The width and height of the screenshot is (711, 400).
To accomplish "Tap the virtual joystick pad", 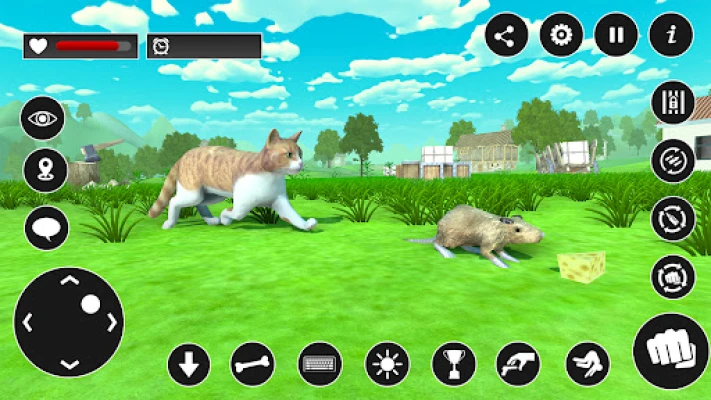I will pyautogui.click(x=69, y=321).
